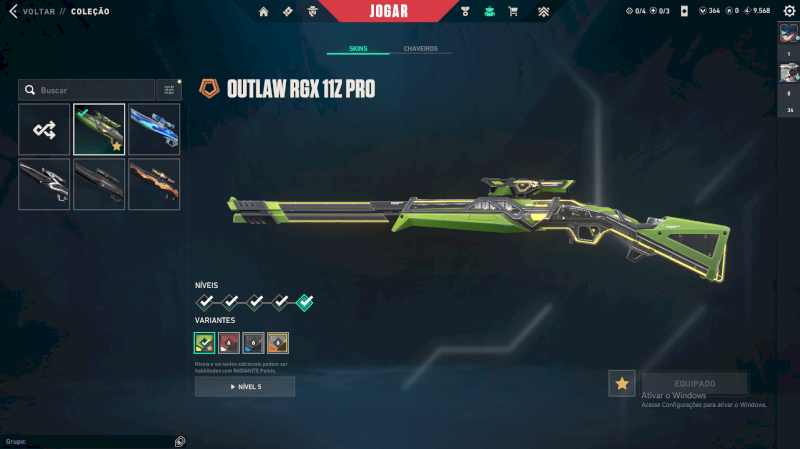800x449 pixels.
Task: Select the Skins tab
Action: click(358, 48)
